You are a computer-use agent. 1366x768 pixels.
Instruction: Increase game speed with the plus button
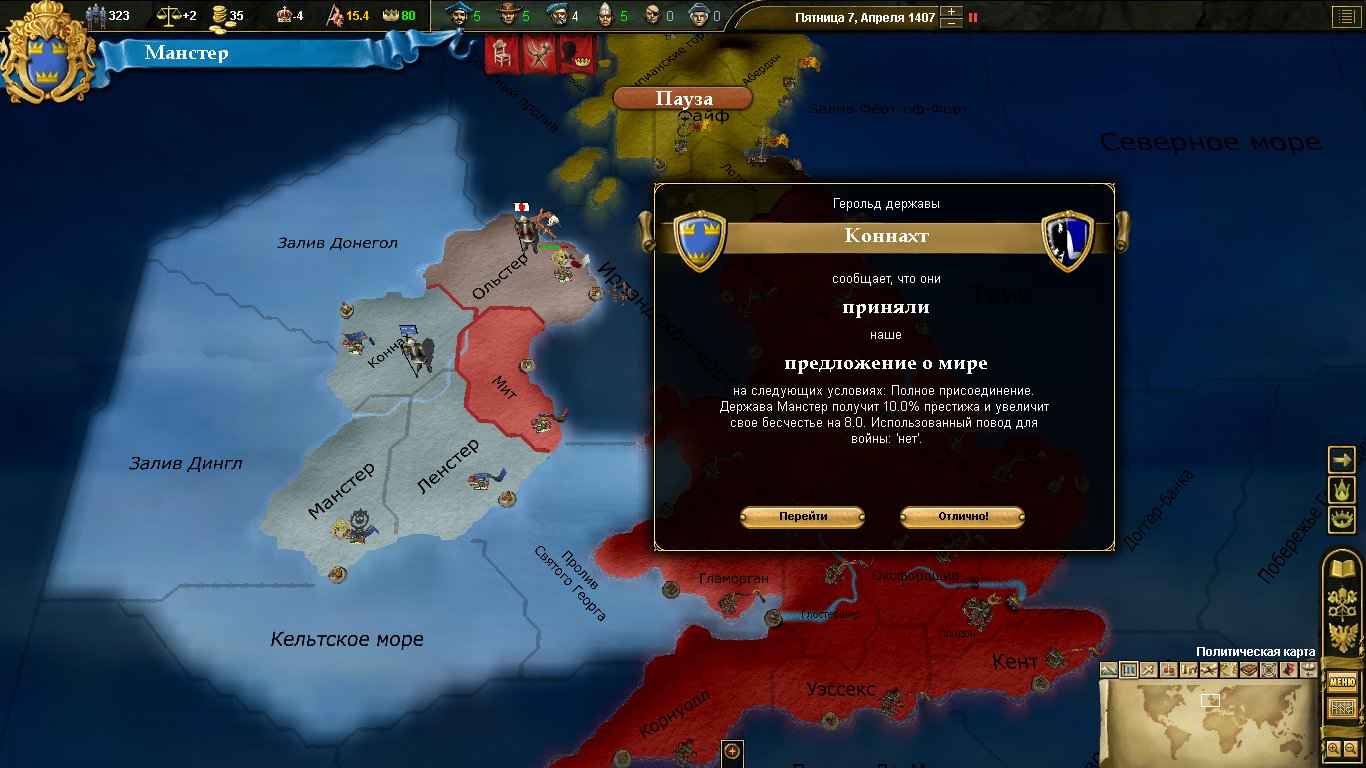point(951,11)
